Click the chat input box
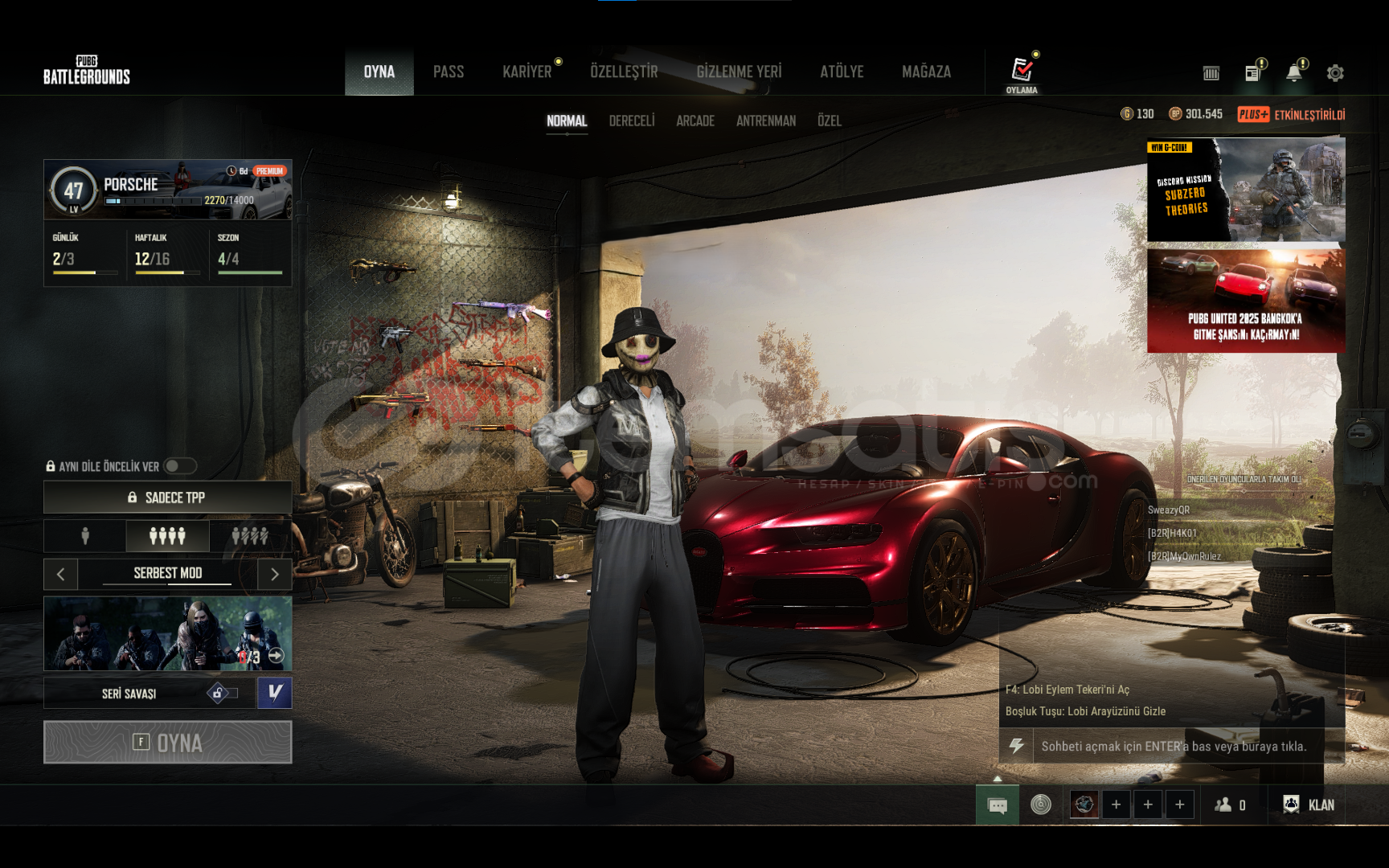Viewport: 1389px width, 868px height. point(1174,747)
